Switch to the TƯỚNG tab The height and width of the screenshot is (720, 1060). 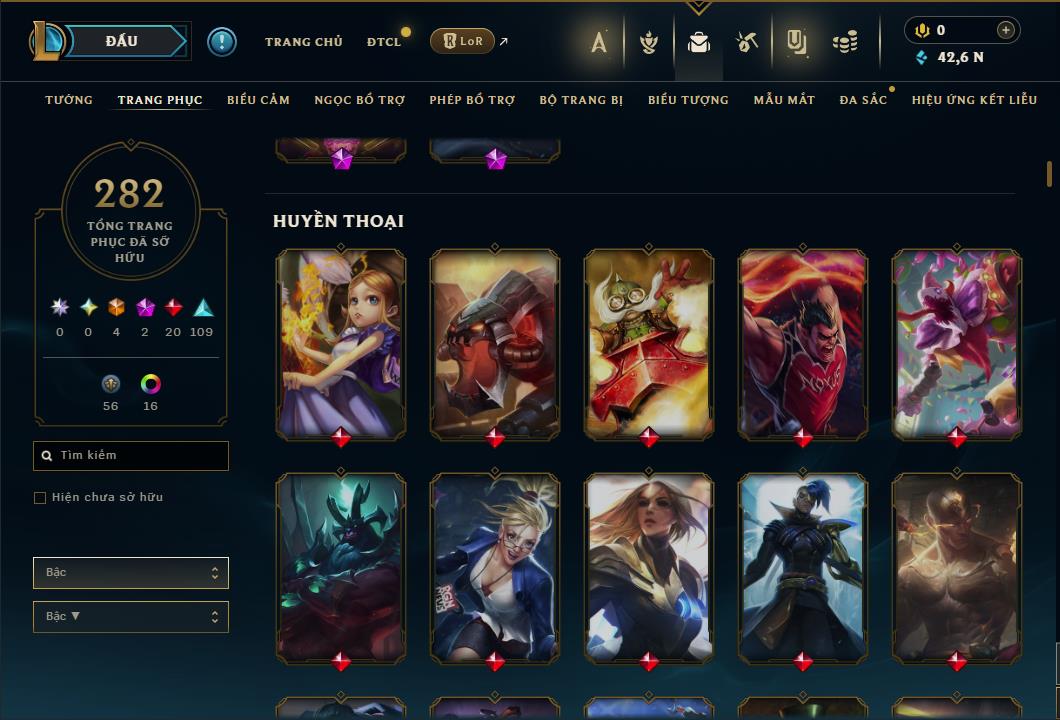(69, 100)
